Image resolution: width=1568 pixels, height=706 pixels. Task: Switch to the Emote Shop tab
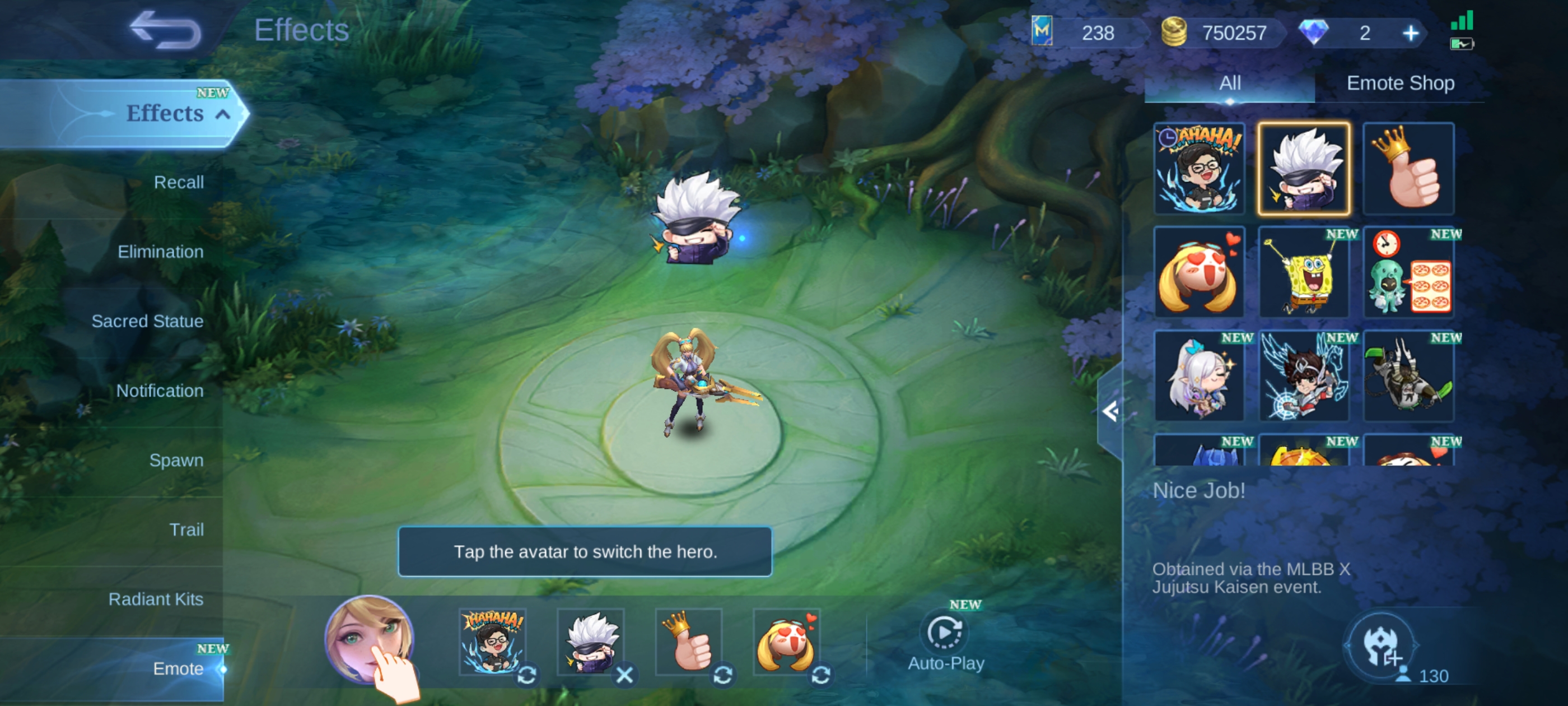[x=1400, y=83]
